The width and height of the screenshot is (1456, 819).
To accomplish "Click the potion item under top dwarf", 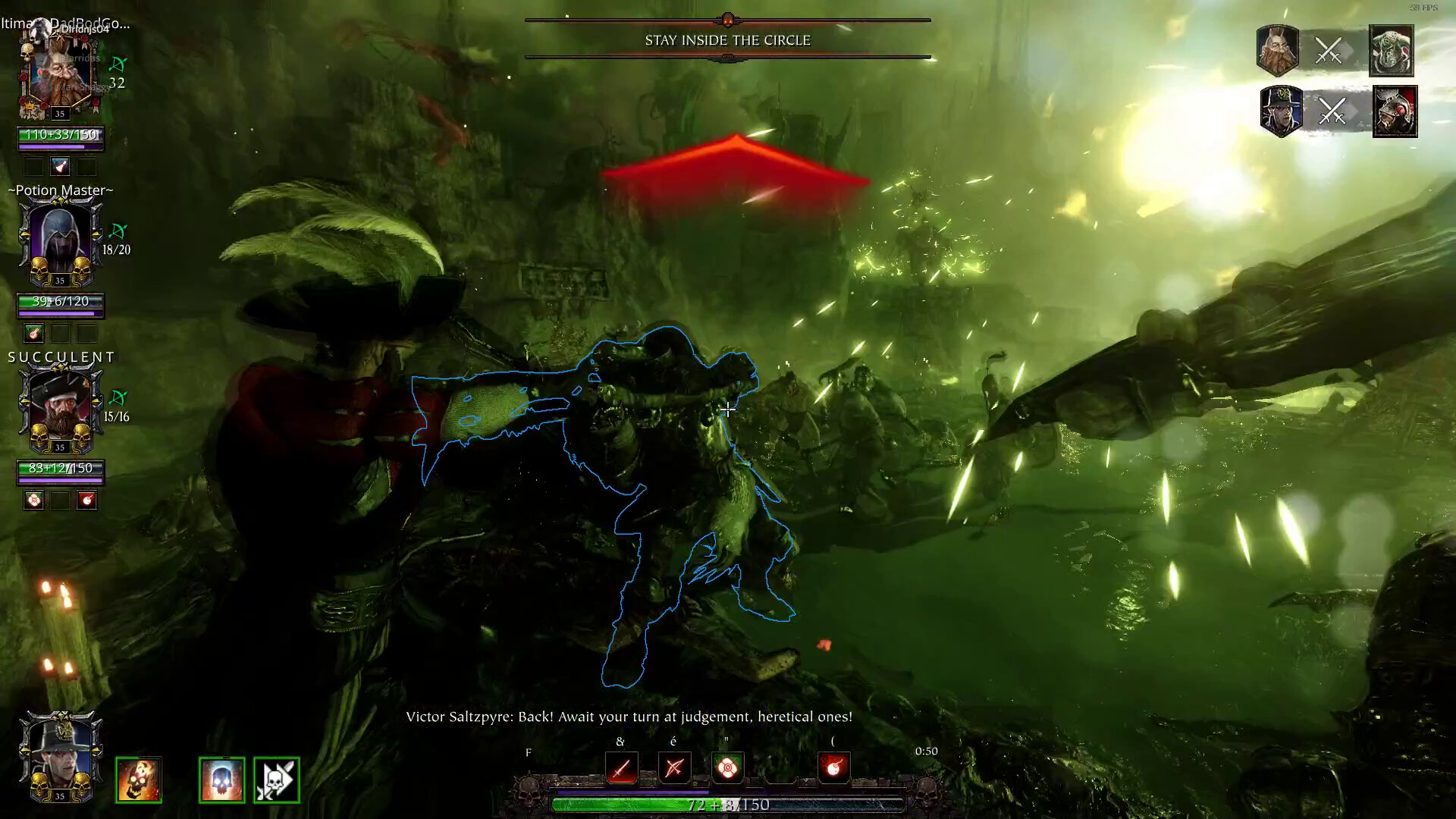I will tap(60, 167).
